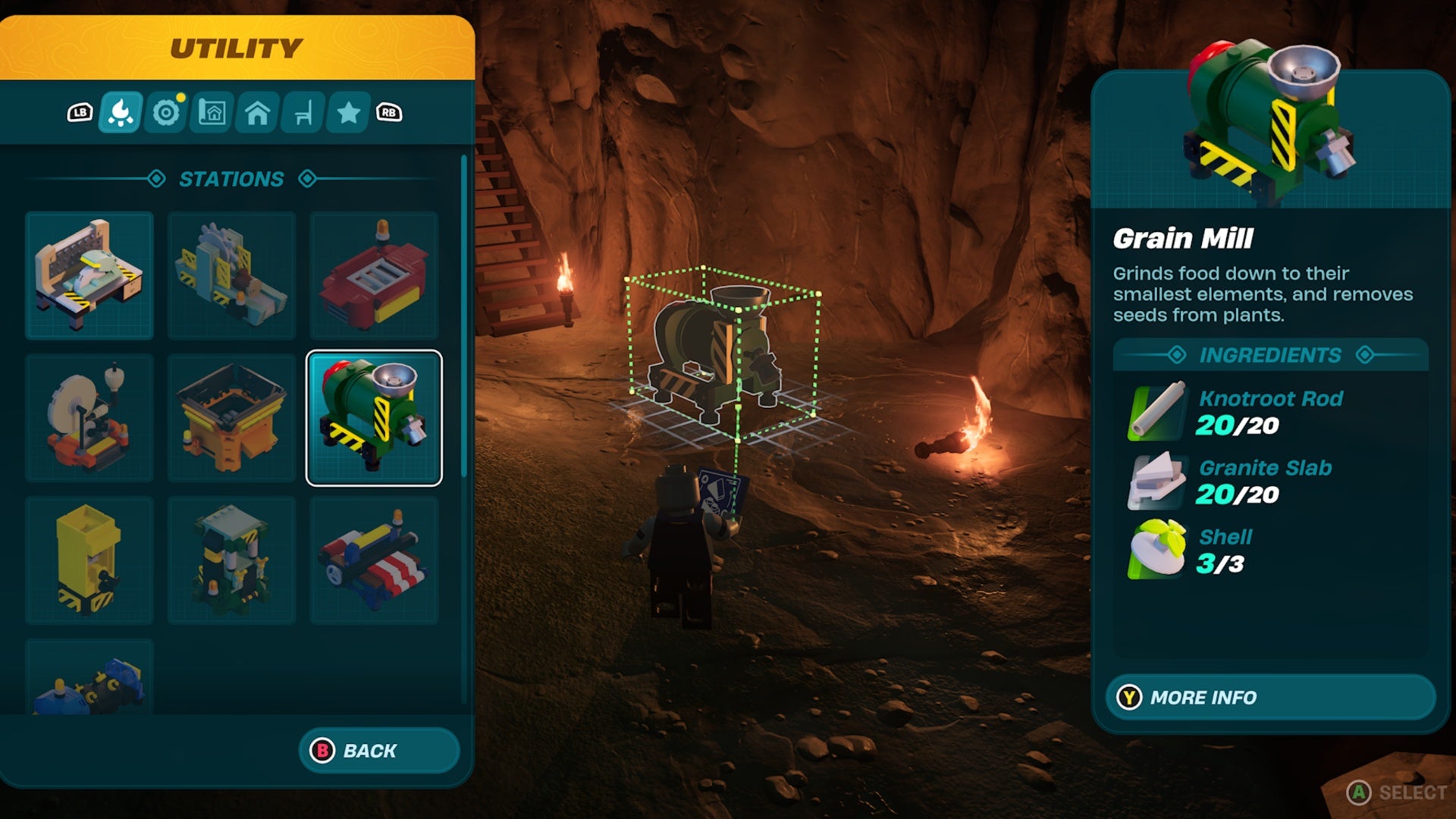Pick the Loom with striped fabric
This screenshot has width=1456, height=819.
pyautogui.click(x=374, y=560)
